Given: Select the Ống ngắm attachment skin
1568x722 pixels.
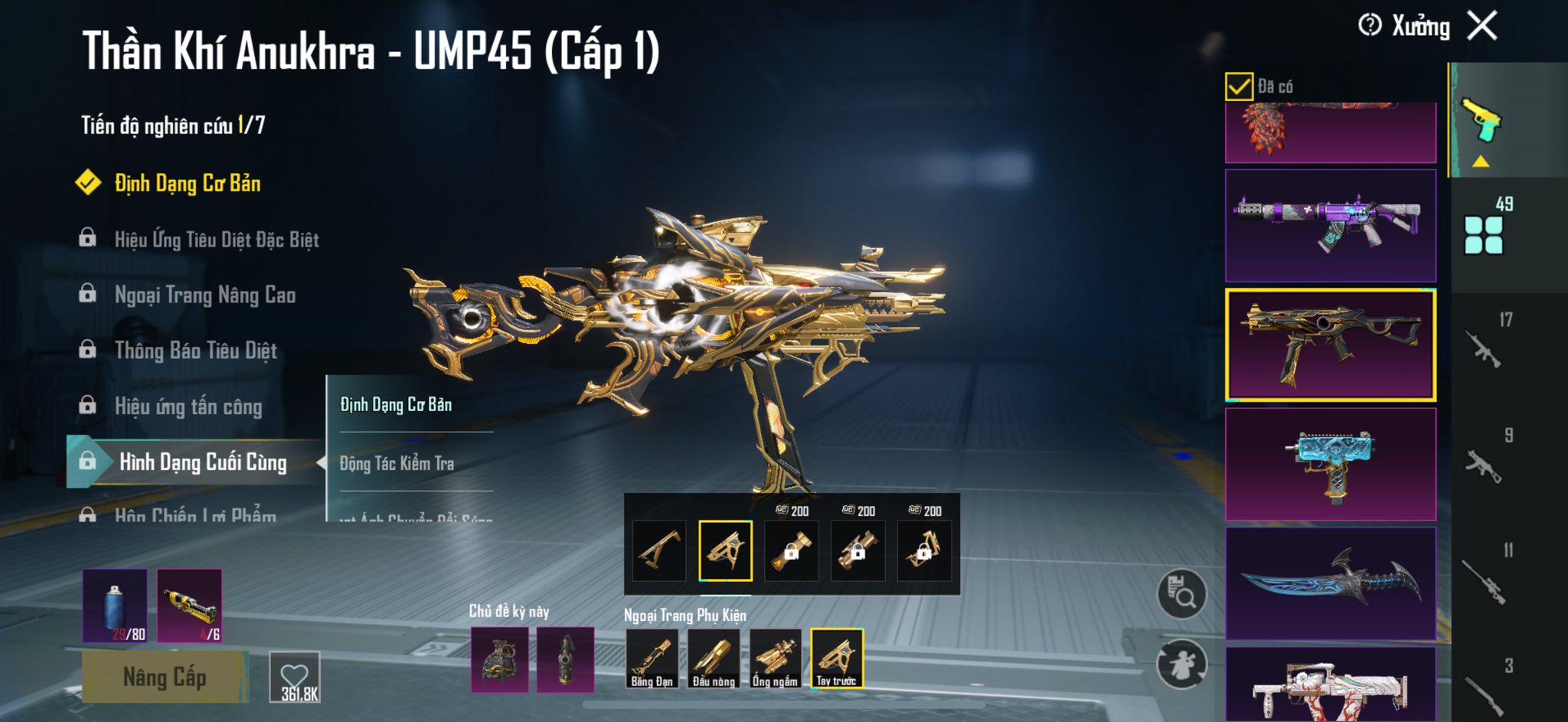Looking at the screenshot, I should (x=775, y=658).
